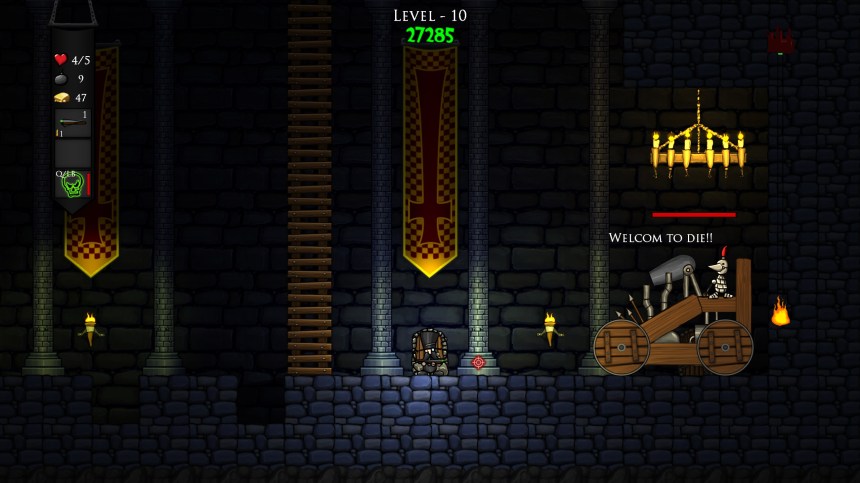Screen dimensions: 860x483
Task: Activate the green skull ability
Action: coord(70,184)
